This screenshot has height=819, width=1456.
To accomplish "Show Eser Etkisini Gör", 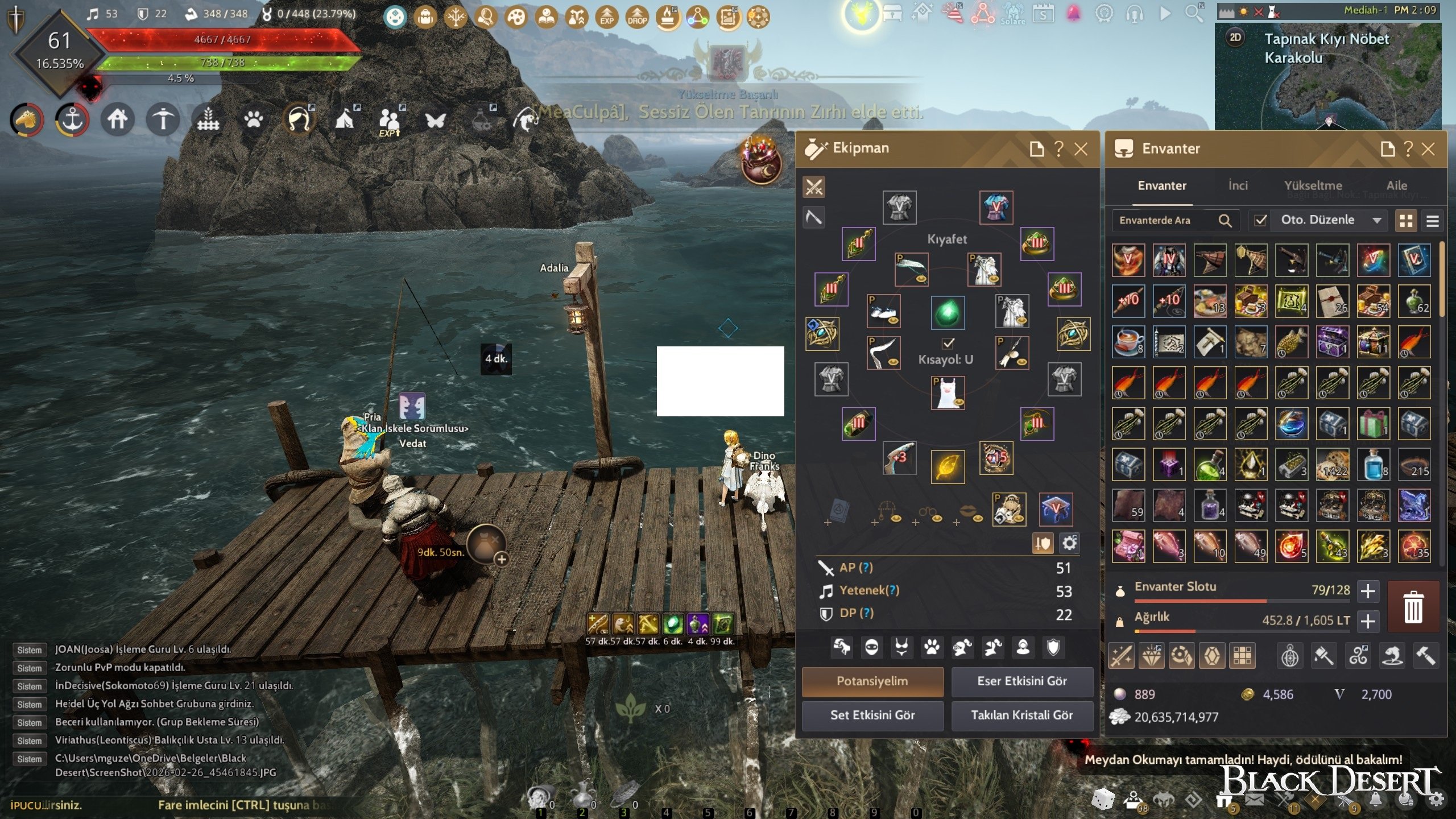I will coord(1021,681).
